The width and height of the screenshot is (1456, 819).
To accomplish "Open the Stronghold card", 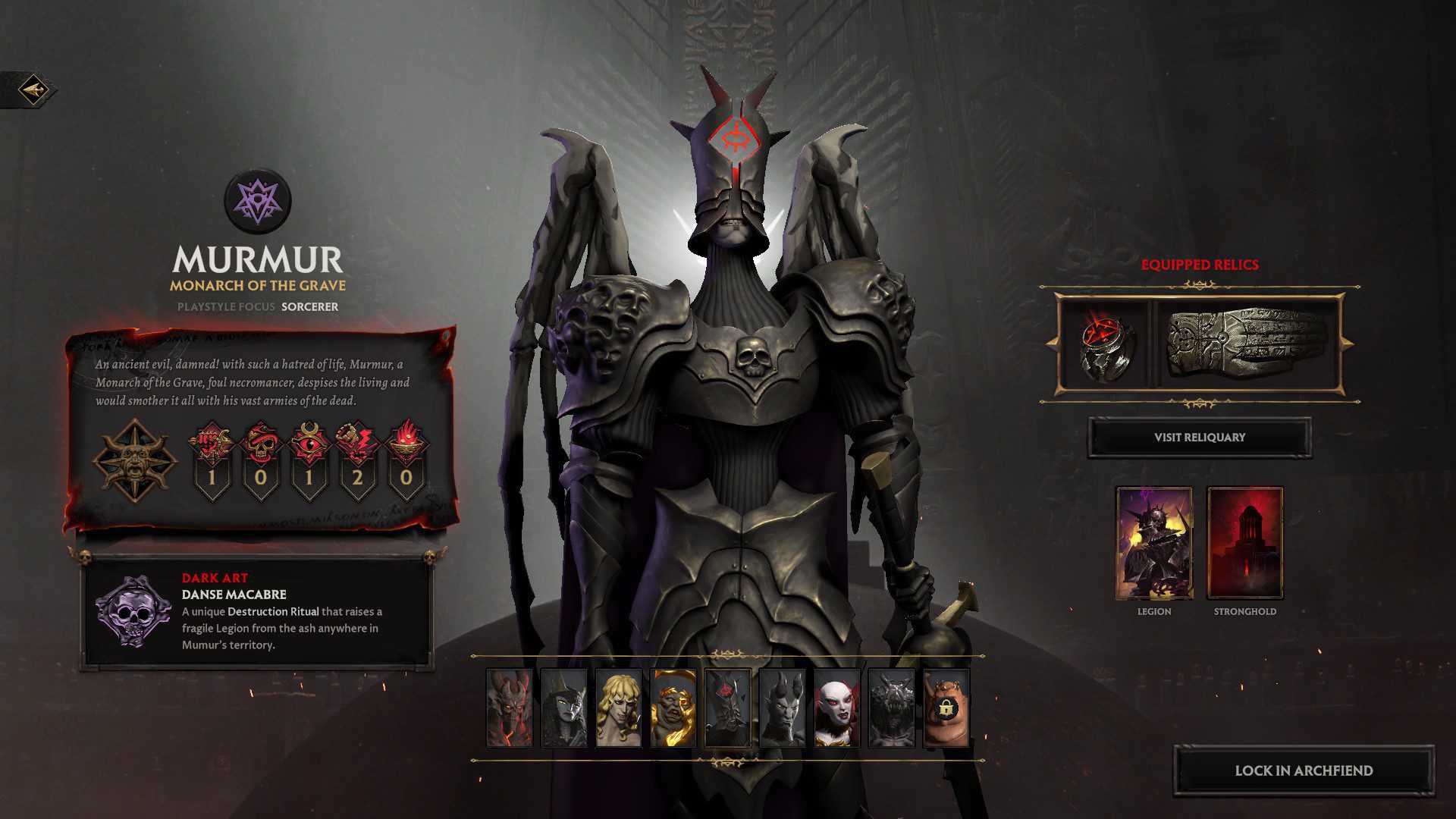I will click(x=1244, y=543).
